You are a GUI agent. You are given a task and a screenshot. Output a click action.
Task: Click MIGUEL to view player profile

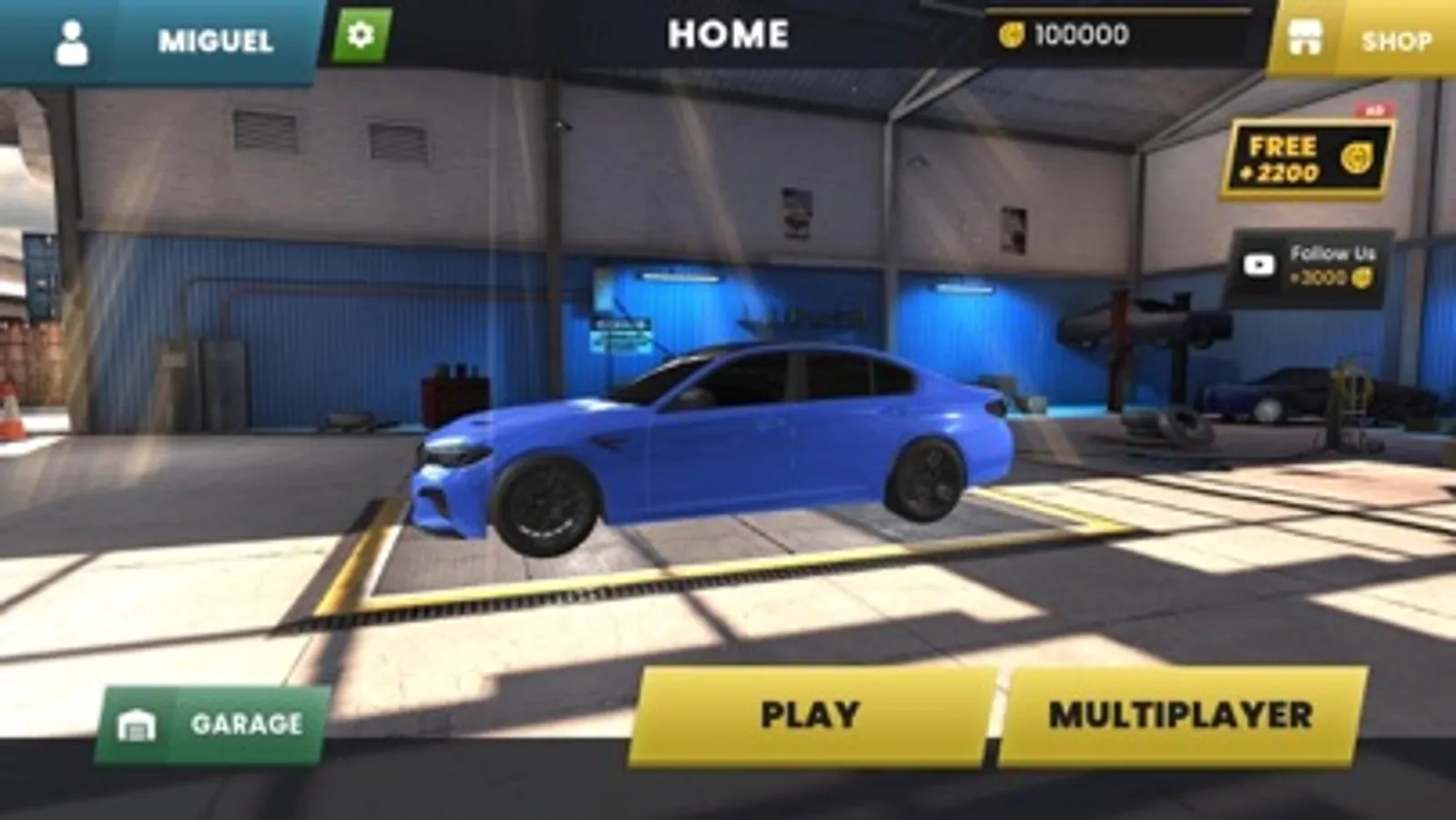click(214, 38)
